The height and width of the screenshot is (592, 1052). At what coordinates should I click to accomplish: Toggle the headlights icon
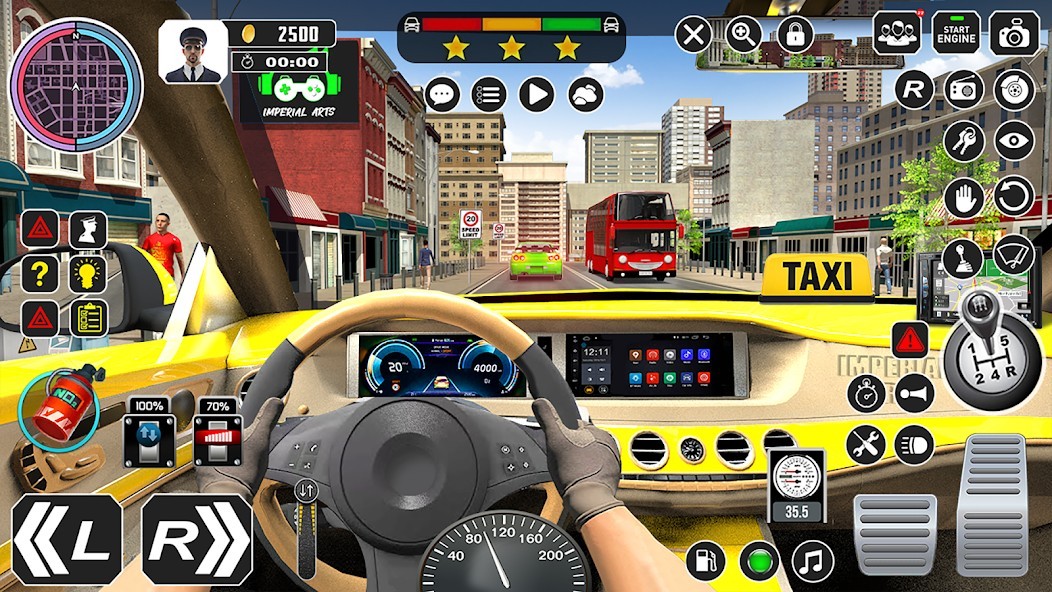(x=914, y=444)
